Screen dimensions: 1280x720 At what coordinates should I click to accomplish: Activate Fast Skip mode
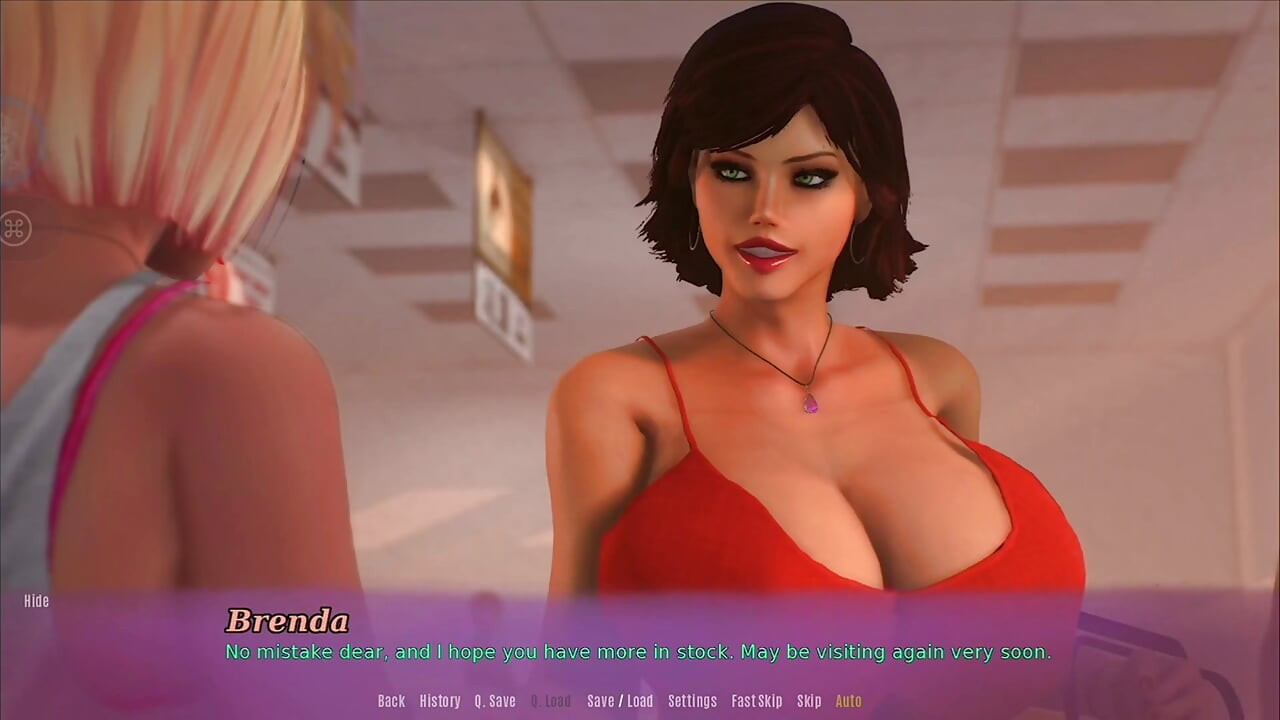[x=757, y=701]
